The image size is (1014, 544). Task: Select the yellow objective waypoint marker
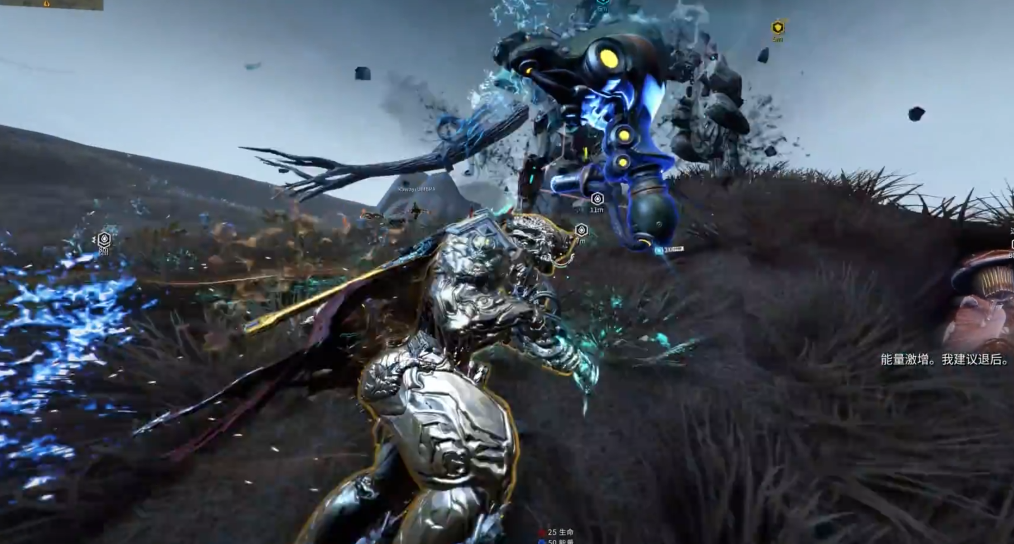click(x=778, y=27)
